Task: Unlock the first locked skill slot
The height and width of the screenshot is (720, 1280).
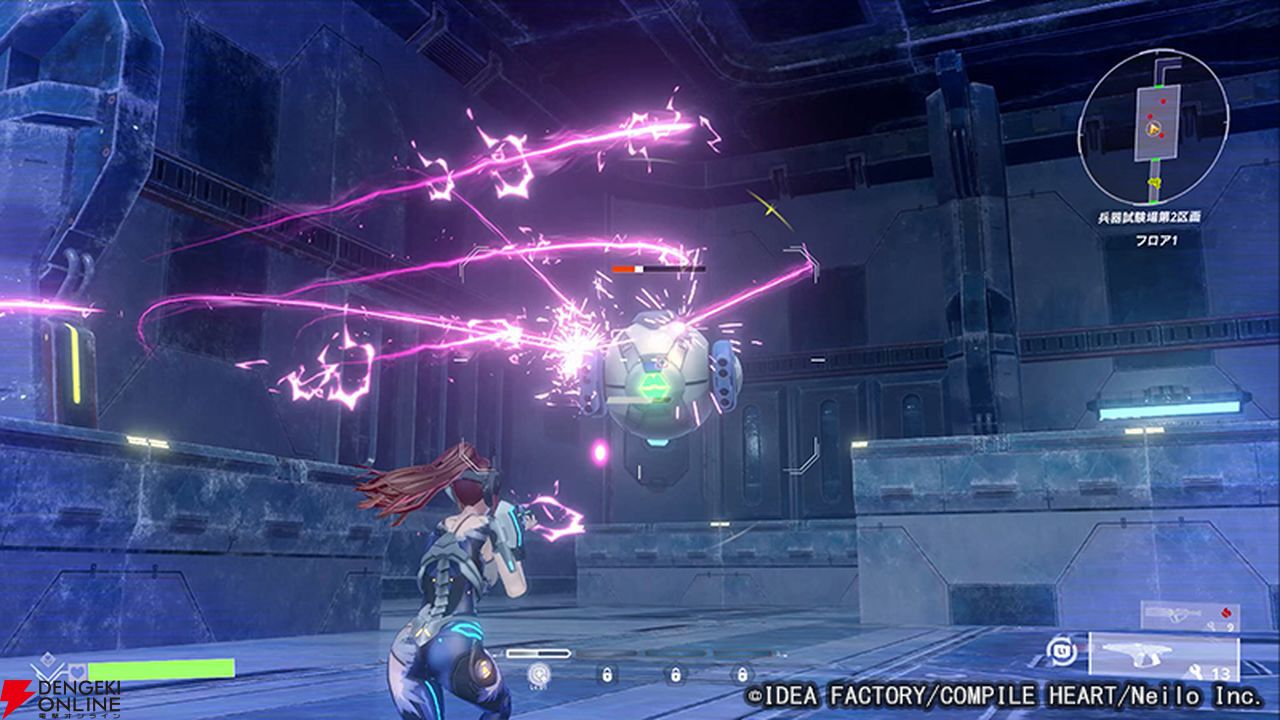Action: 607,674
